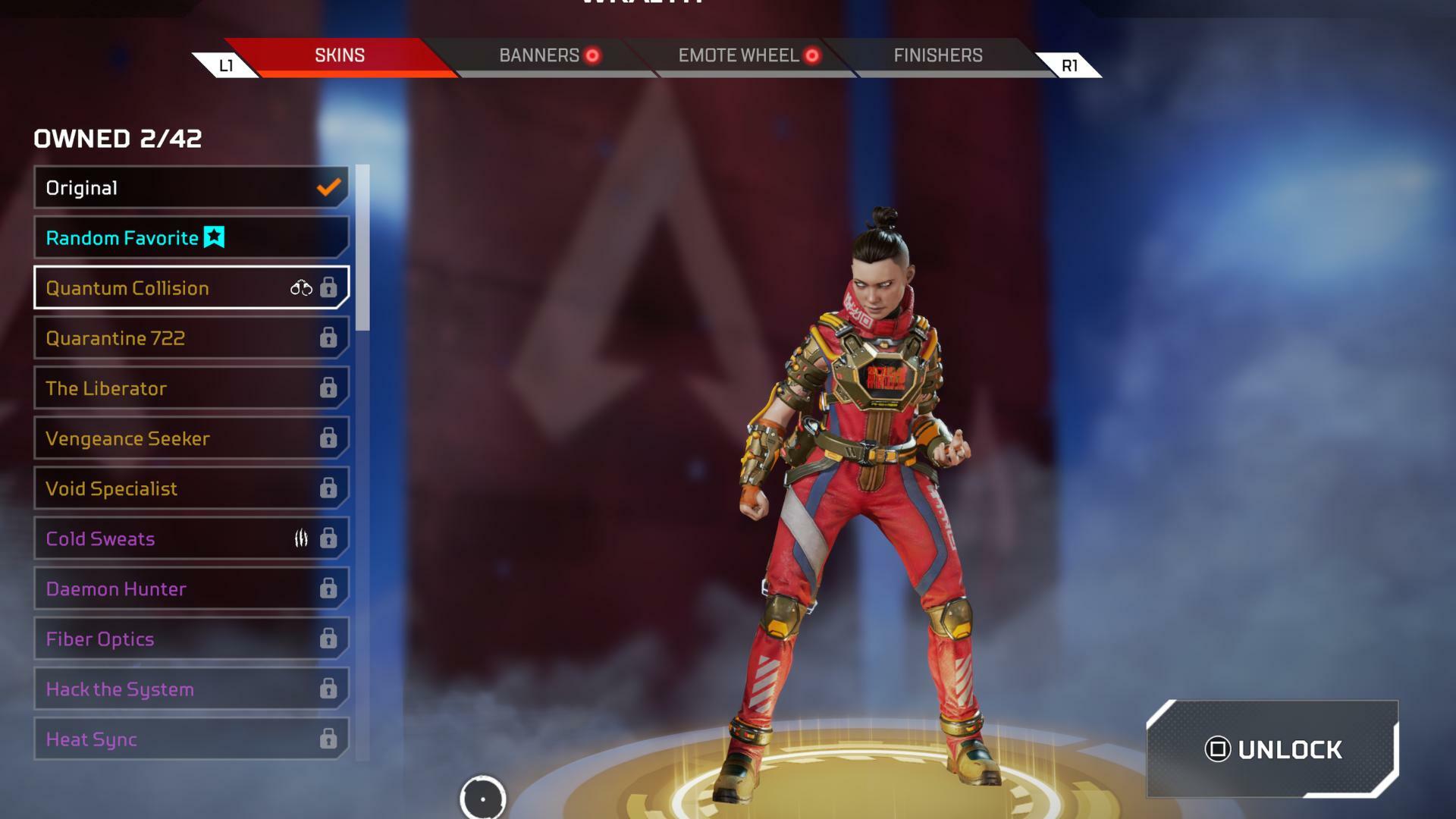Select the Hack the System skin

(191, 689)
